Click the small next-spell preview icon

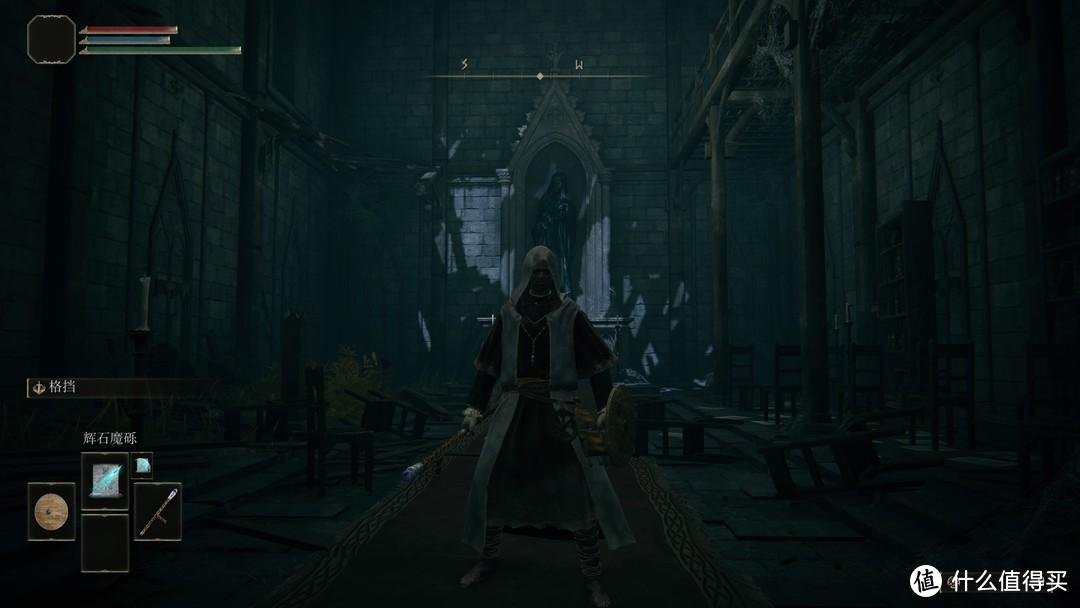142,466
